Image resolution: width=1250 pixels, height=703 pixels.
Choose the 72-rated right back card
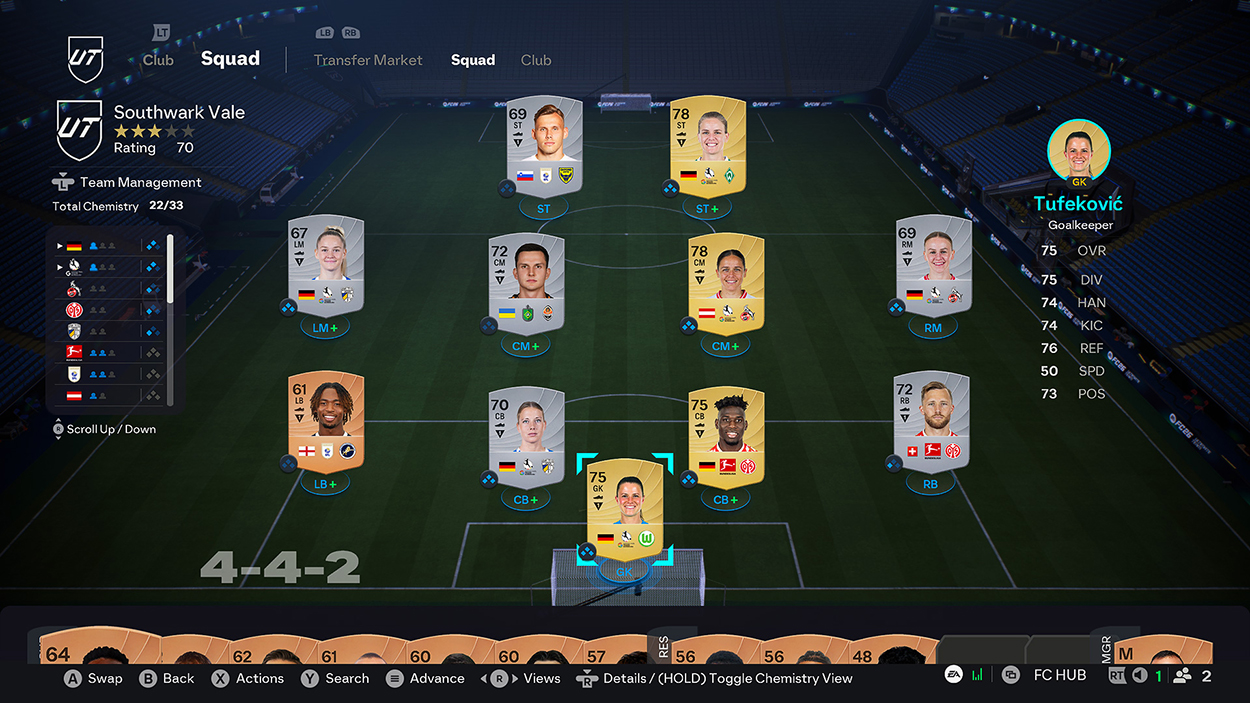tap(931, 422)
